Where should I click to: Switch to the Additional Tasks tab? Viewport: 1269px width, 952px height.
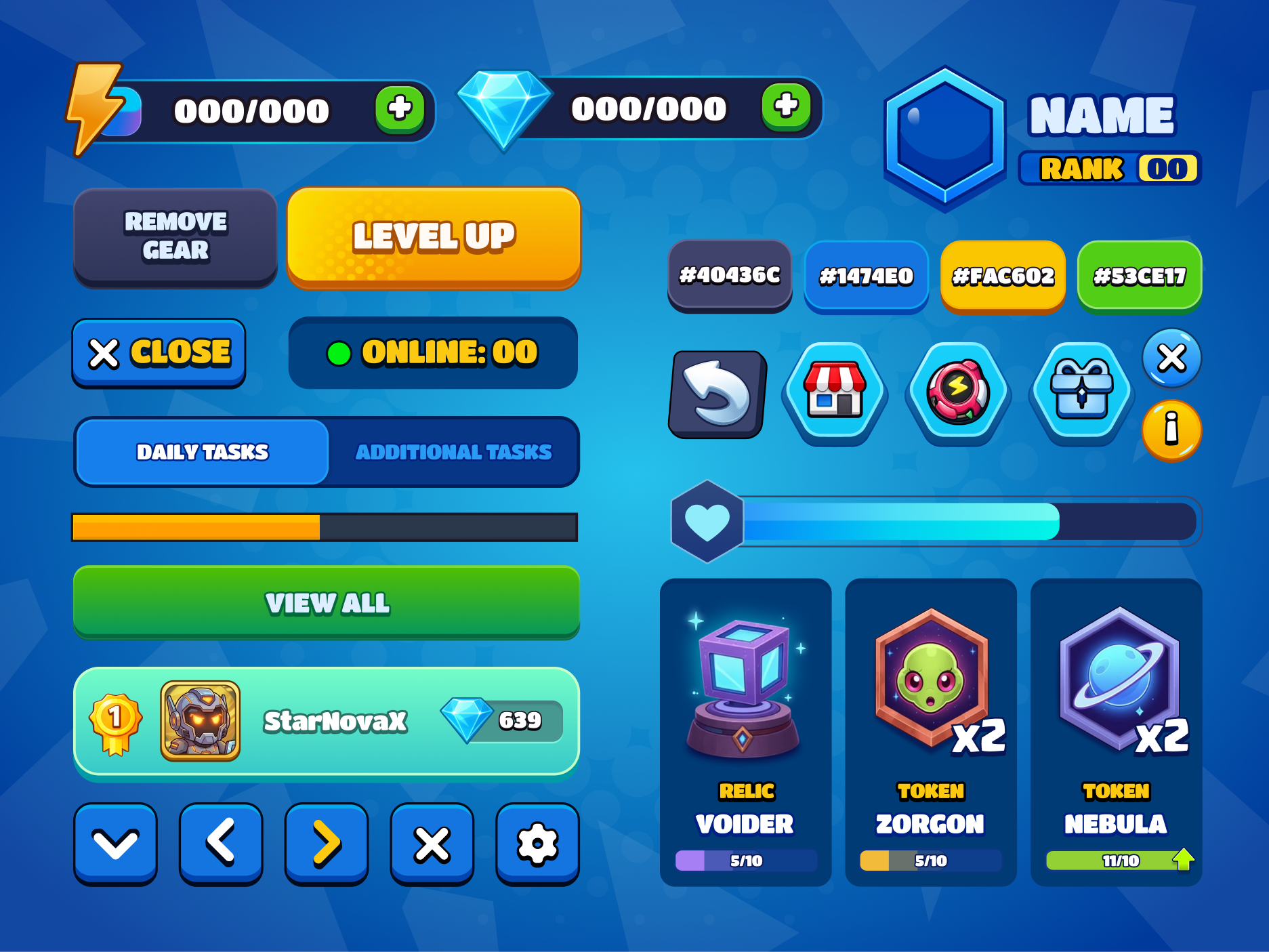(454, 451)
